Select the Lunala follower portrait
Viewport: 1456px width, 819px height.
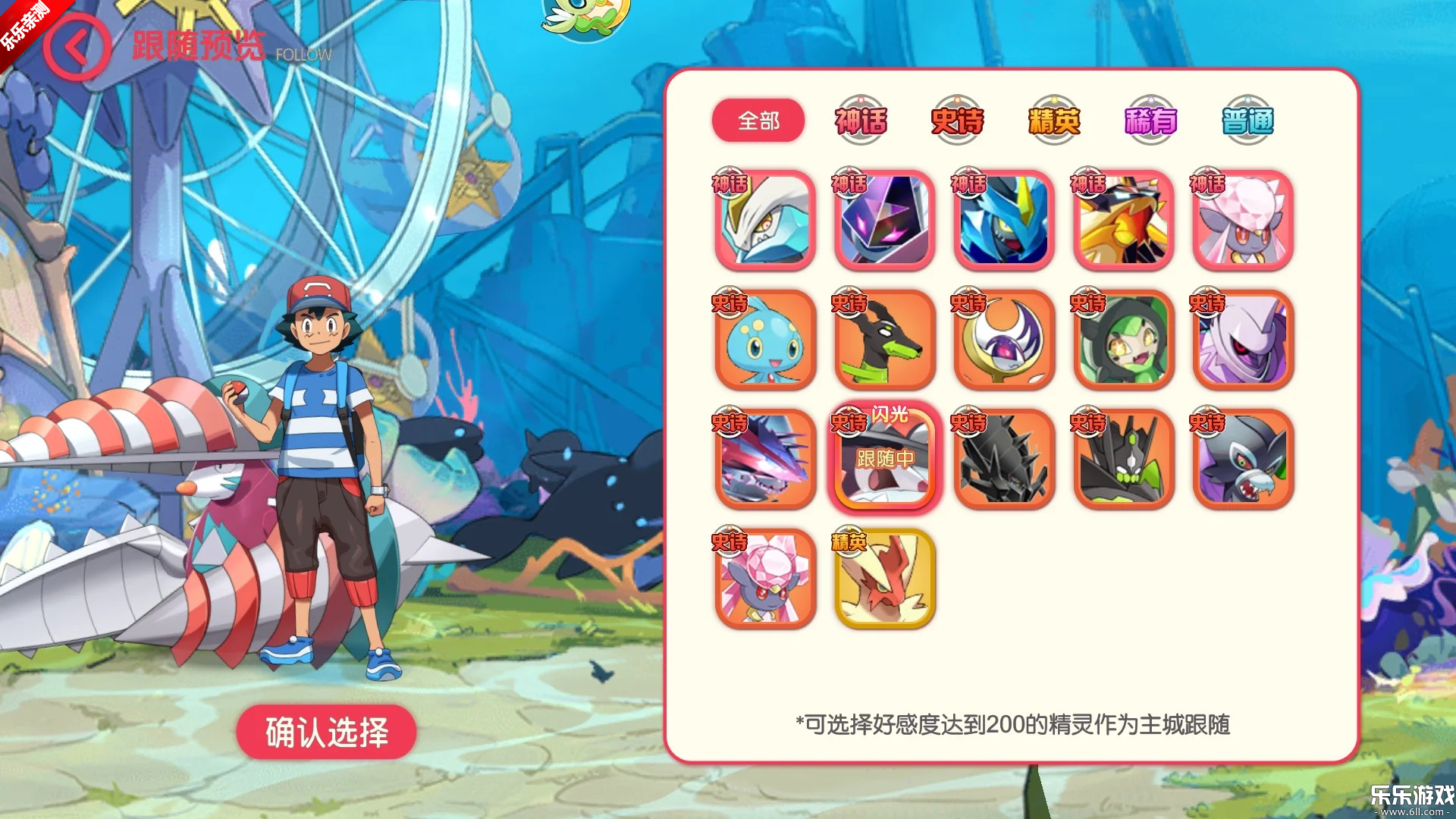(1003, 340)
